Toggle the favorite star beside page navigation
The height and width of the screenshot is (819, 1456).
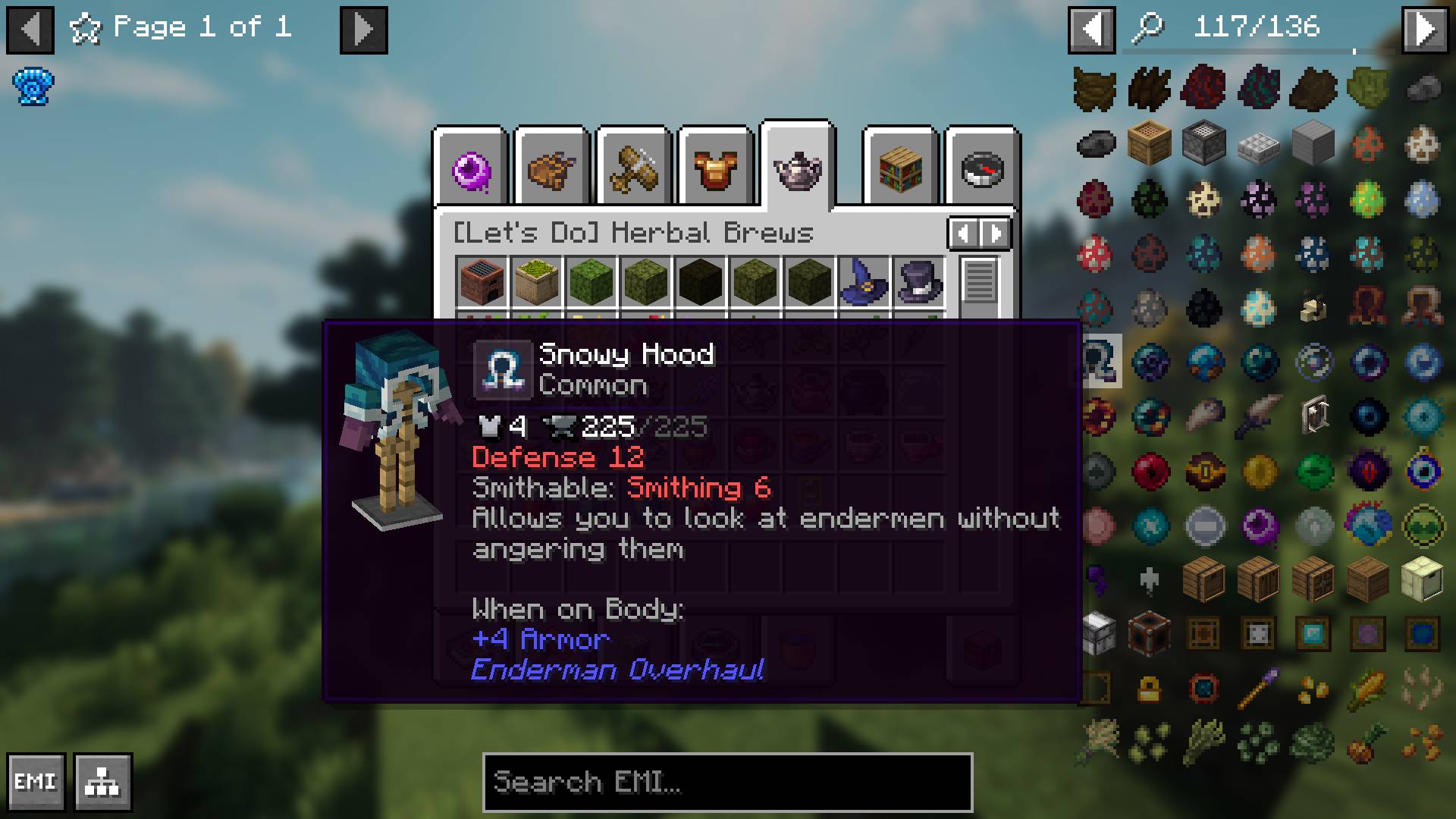click(x=86, y=29)
